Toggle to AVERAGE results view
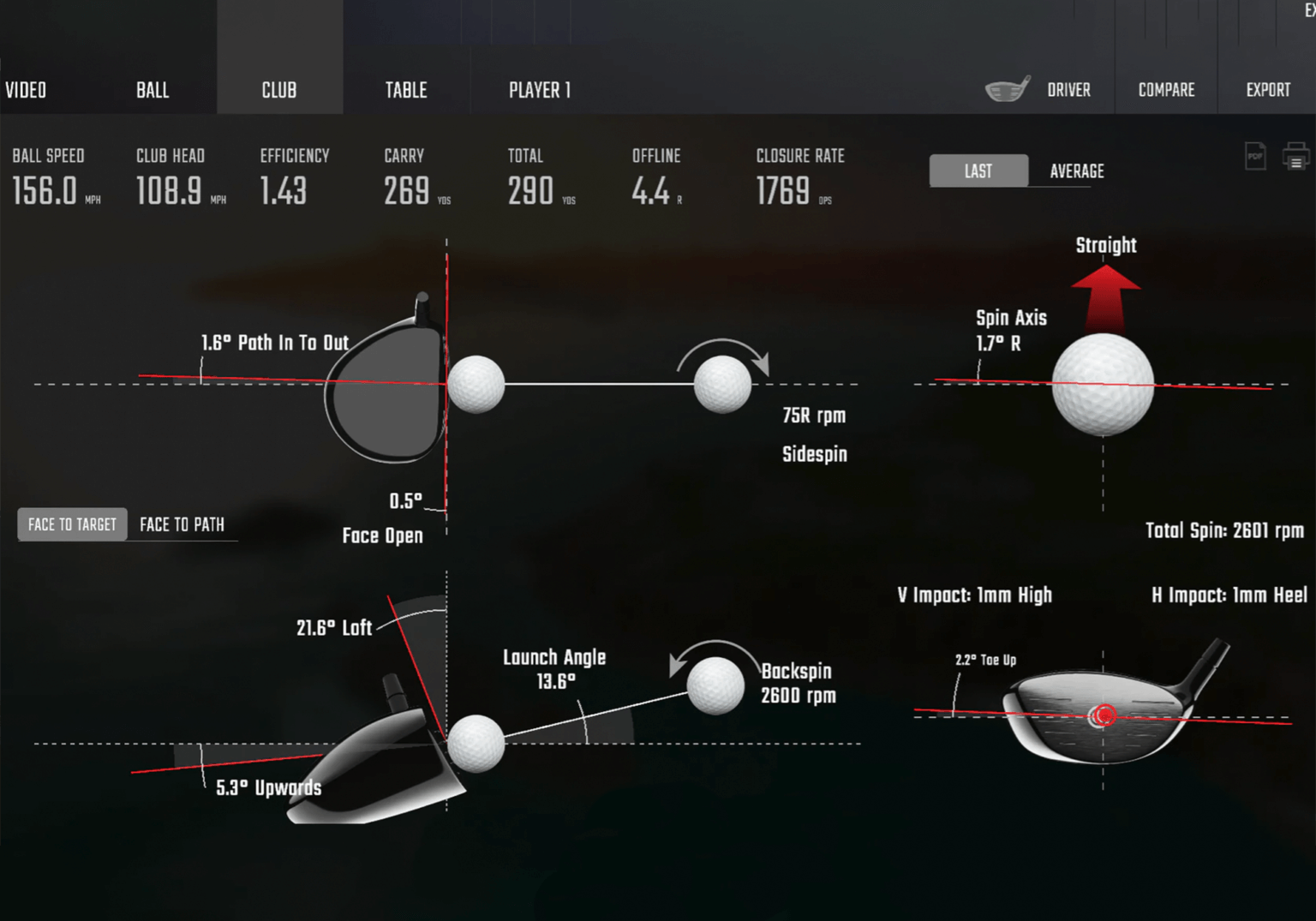The width and height of the screenshot is (1316, 921). click(1076, 170)
